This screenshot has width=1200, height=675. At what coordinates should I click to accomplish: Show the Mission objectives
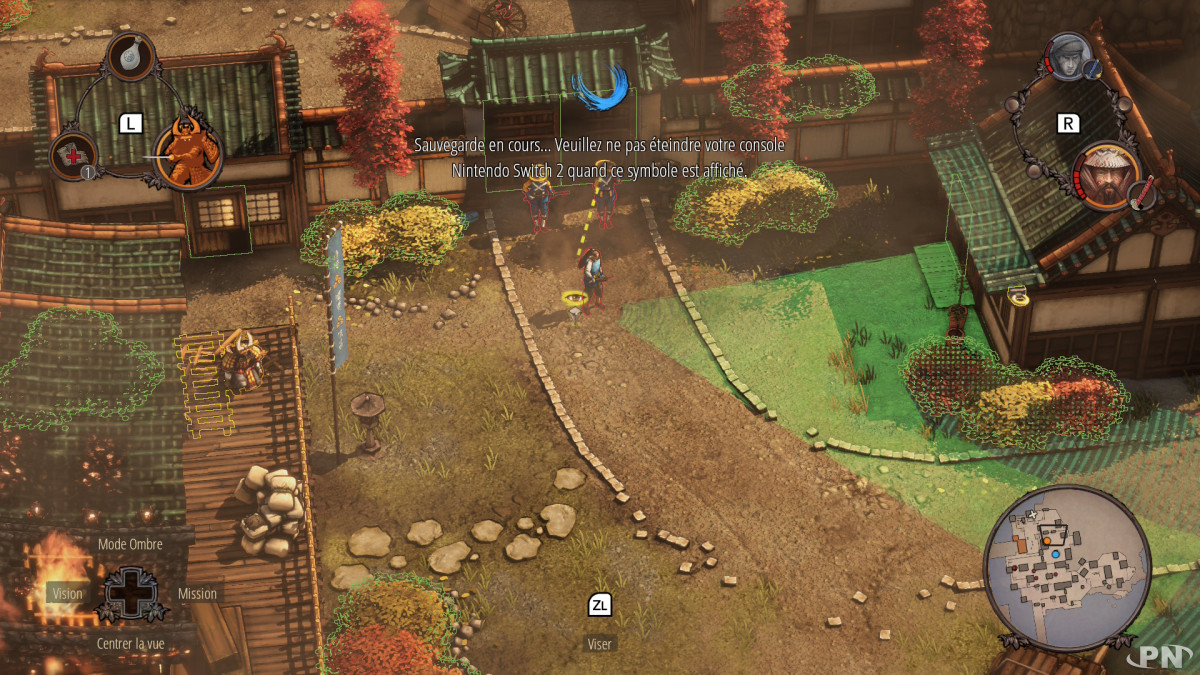tap(197, 593)
